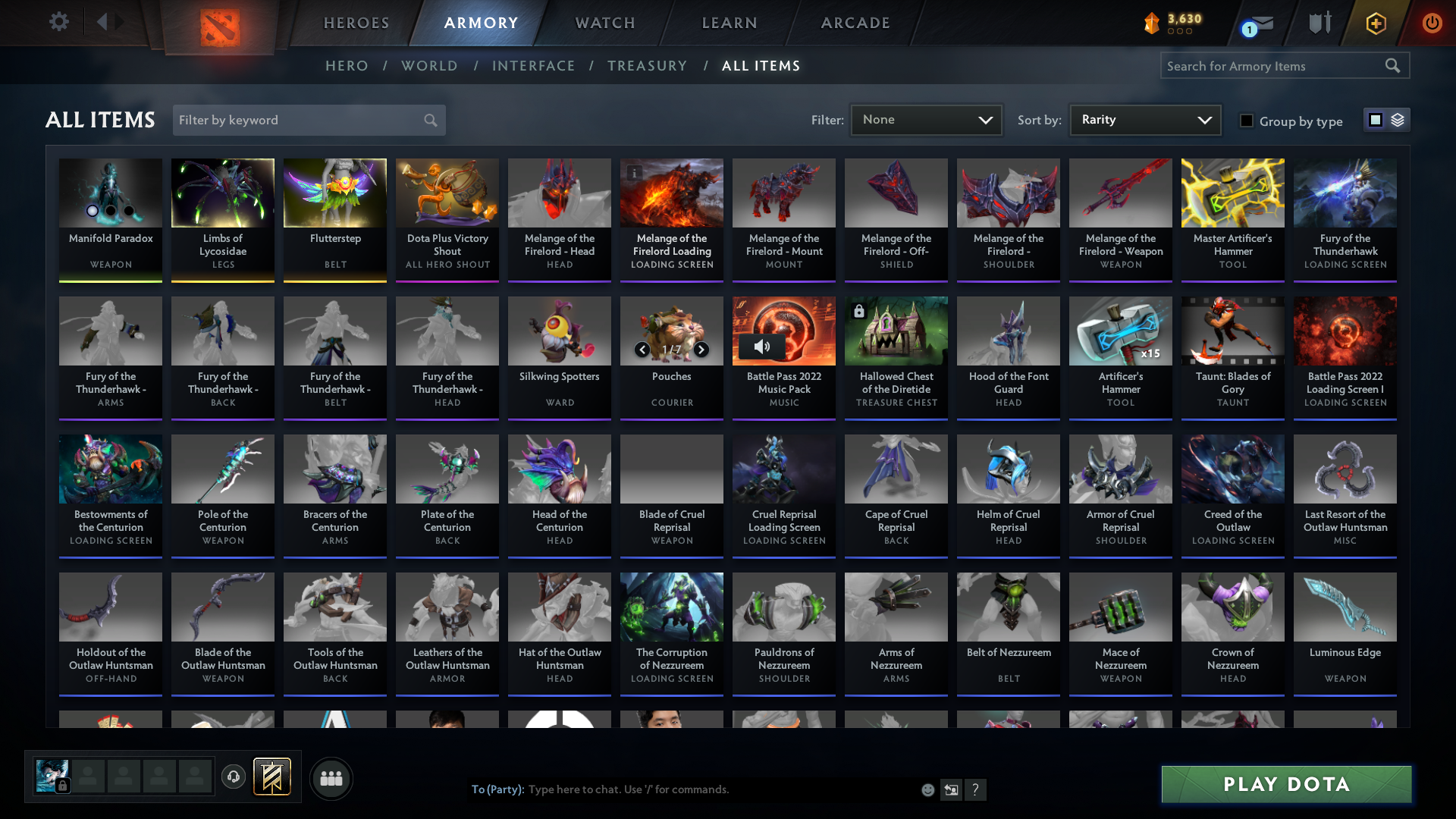Open the ALL ITEMS breadcrumb link
The image size is (1456, 819).
(761, 66)
